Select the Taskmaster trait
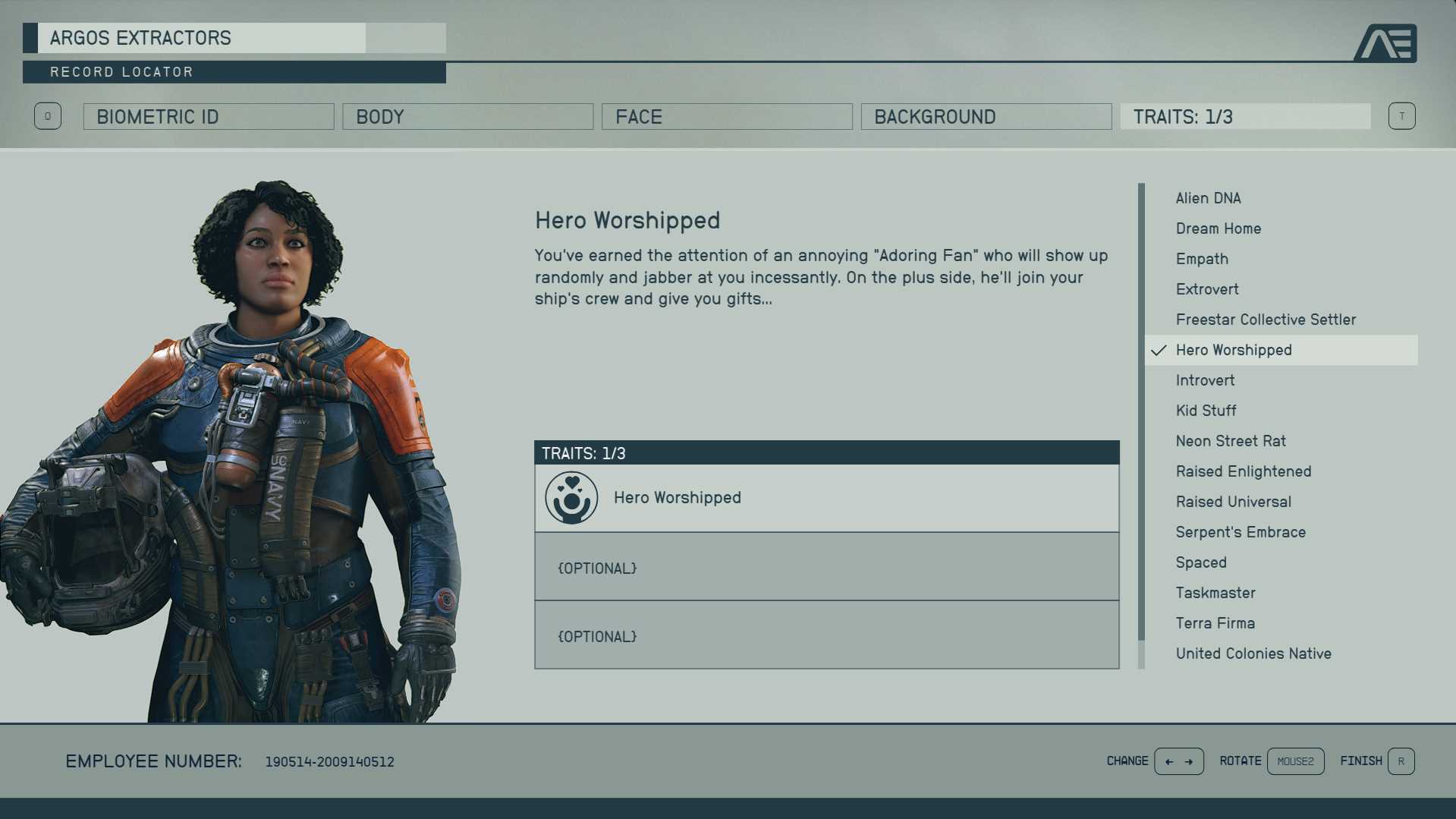1456x819 pixels. pos(1215,593)
